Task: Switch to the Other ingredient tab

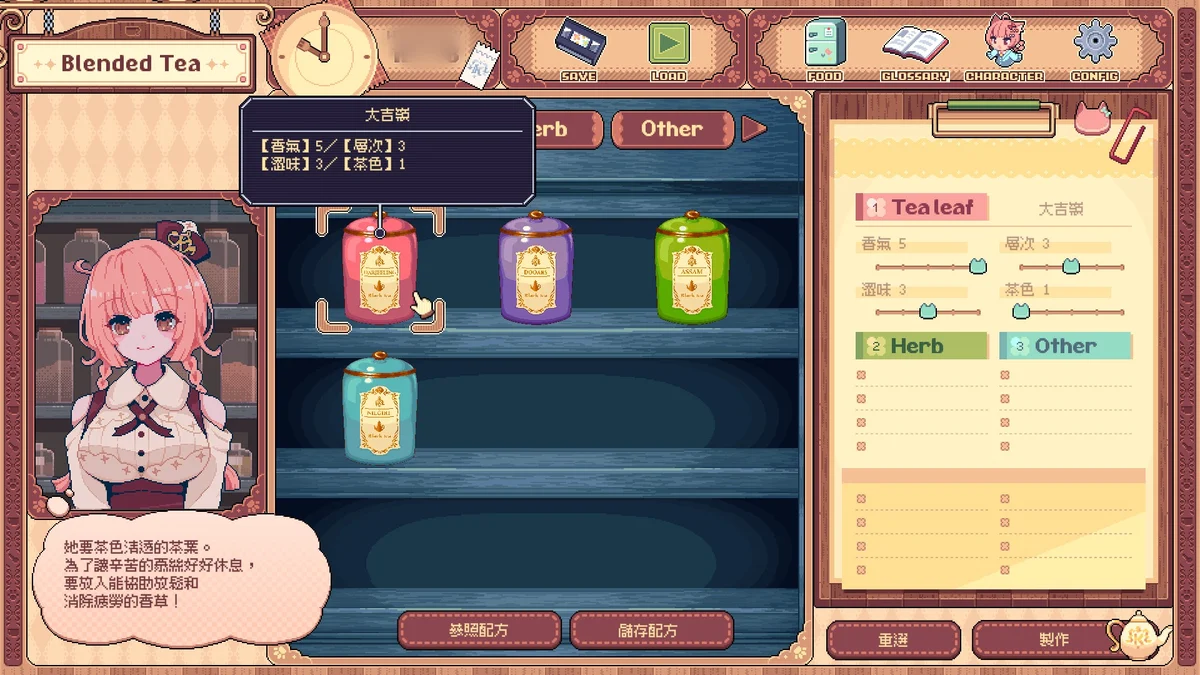Action: [x=671, y=129]
